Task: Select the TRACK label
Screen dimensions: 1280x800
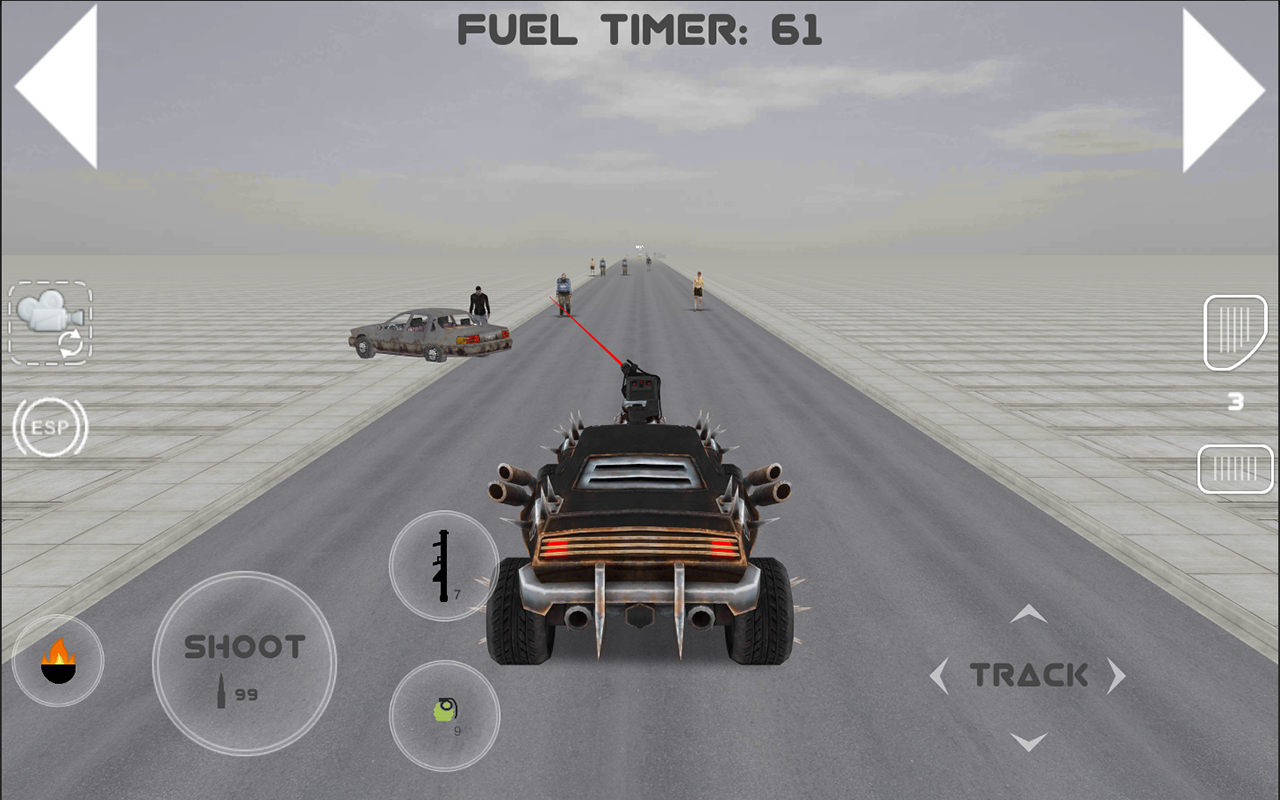Action: pos(1029,675)
